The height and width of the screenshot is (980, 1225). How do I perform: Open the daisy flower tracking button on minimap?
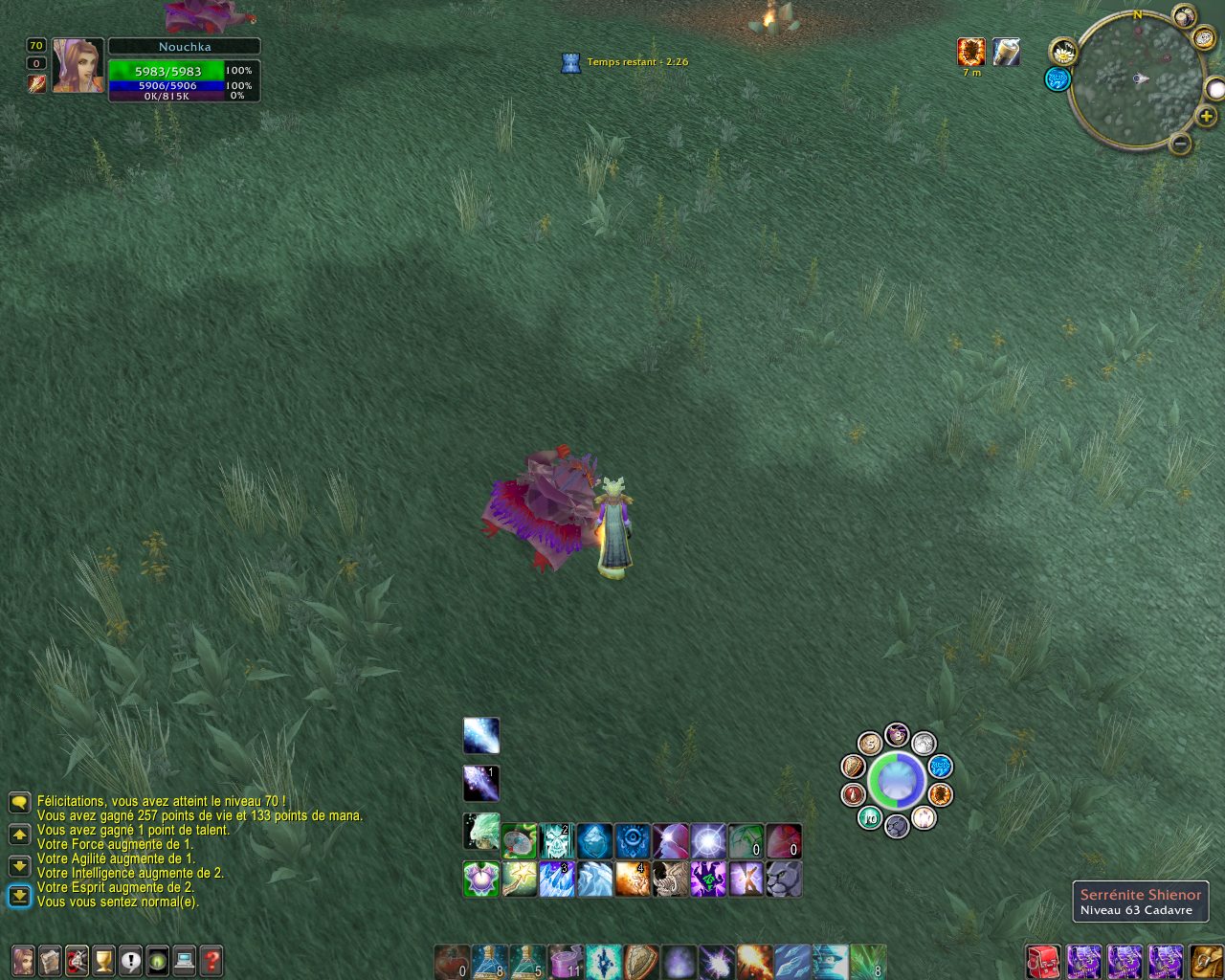1063,52
